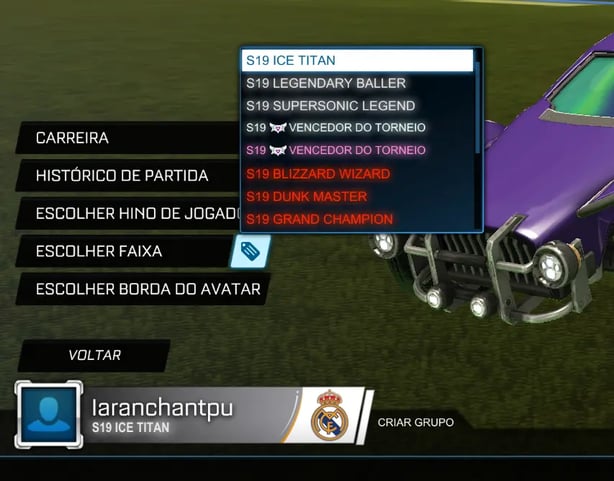Choose the S19 Blizzard Wizard title
The height and width of the screenshot is (481, 614).
[357, 173]
